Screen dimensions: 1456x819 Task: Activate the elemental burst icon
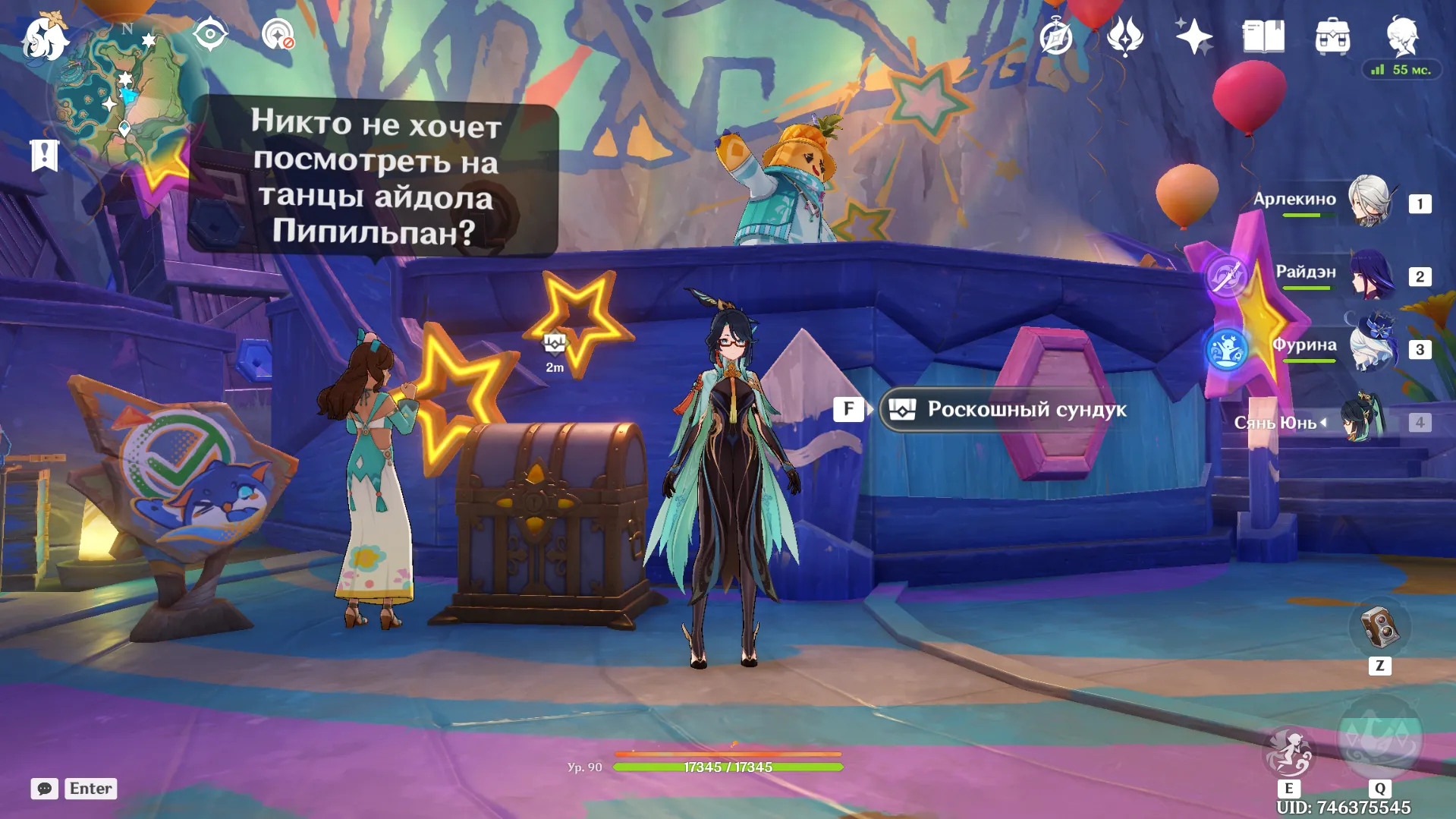click(x=1379, y=740)
